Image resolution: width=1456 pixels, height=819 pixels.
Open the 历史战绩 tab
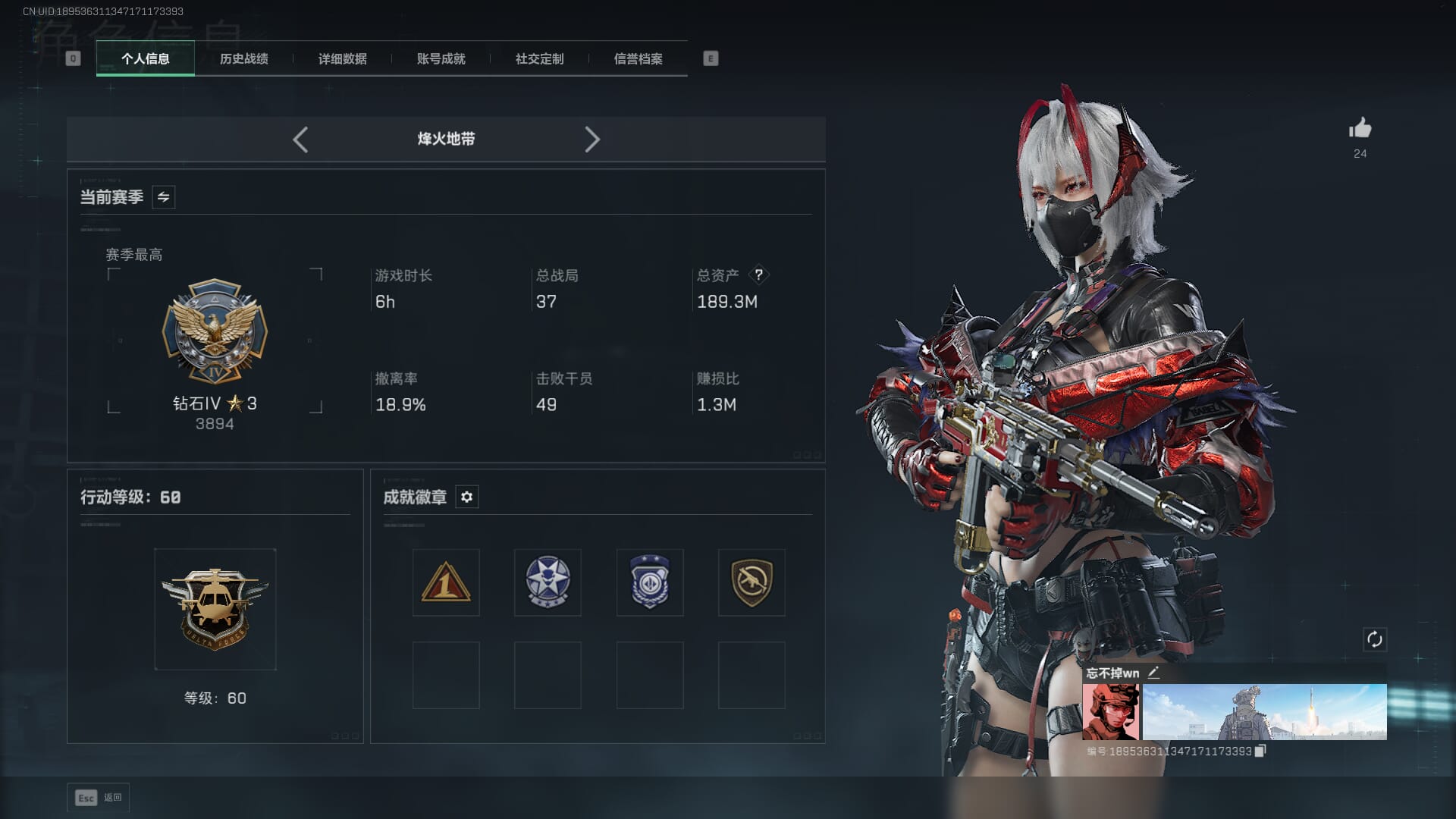(x=243, y=58)
